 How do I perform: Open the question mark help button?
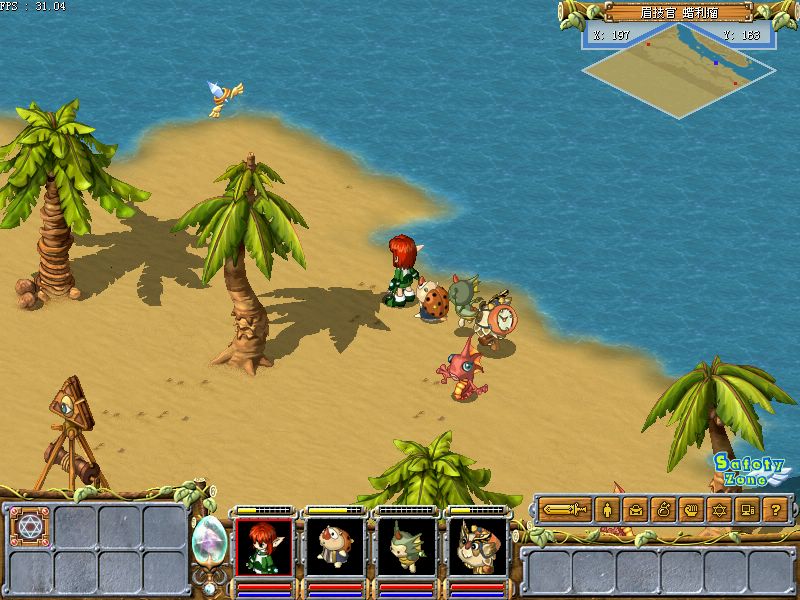tap(775, 510)
